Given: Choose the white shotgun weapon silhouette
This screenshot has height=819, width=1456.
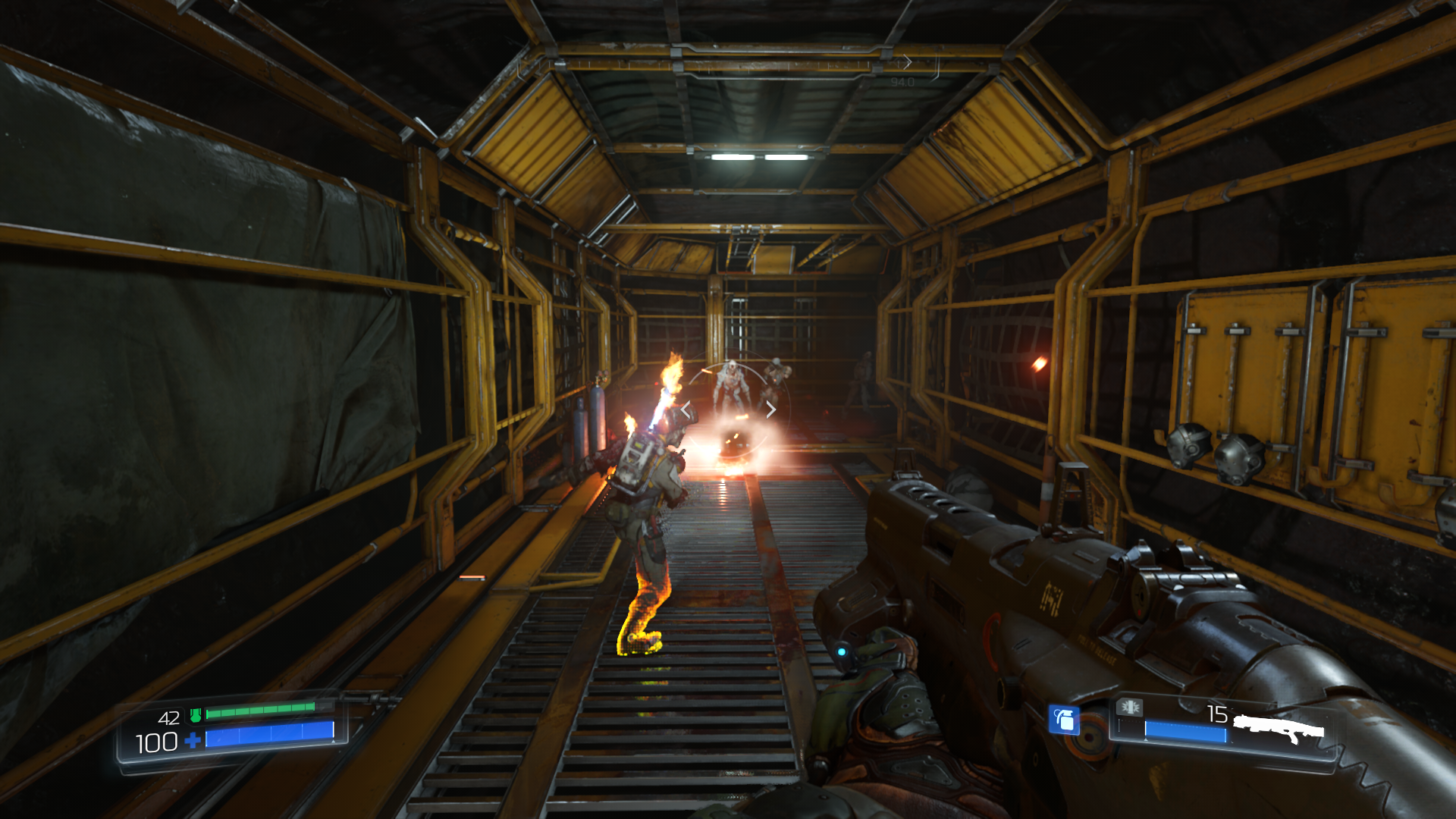Looking at the screenshot, I should tap(1279, 730).
